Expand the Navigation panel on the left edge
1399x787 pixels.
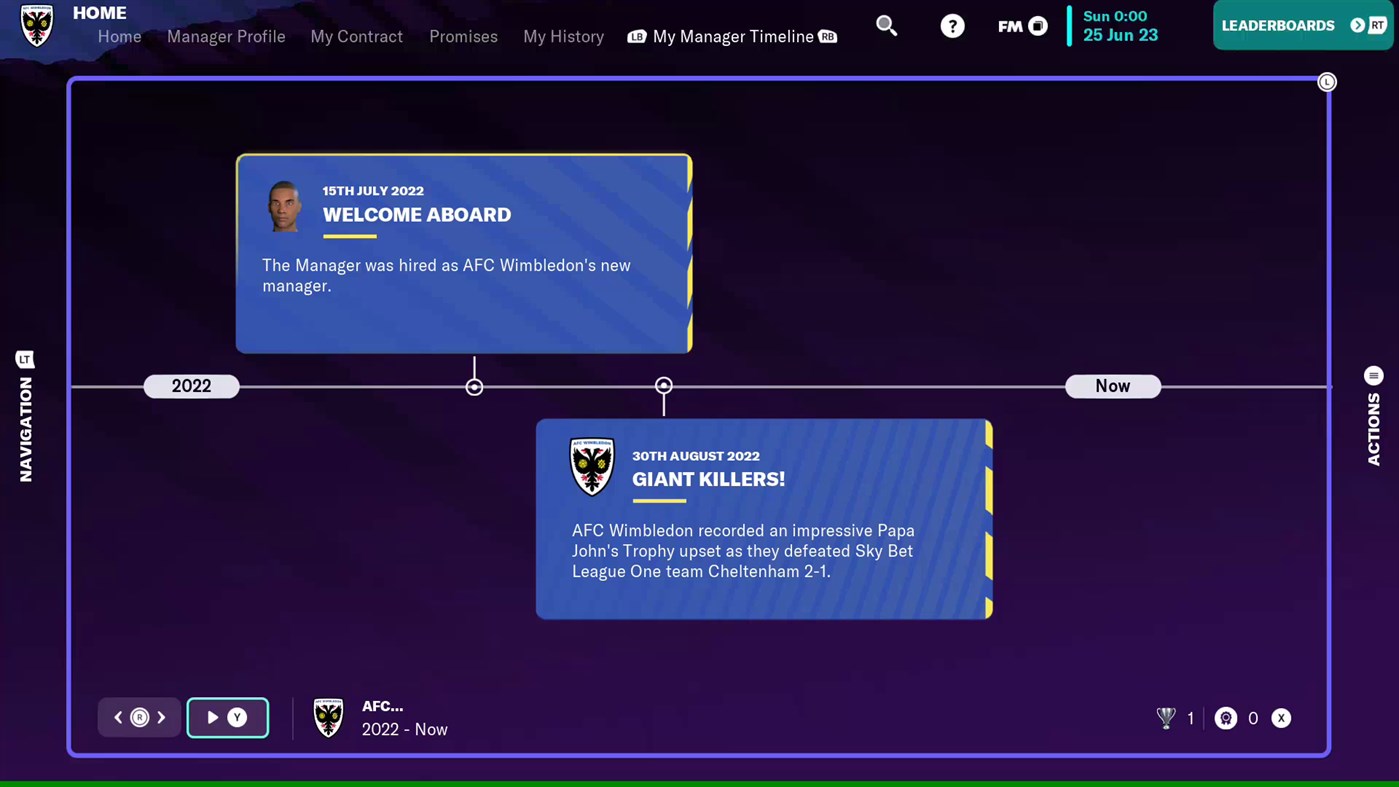25,359
